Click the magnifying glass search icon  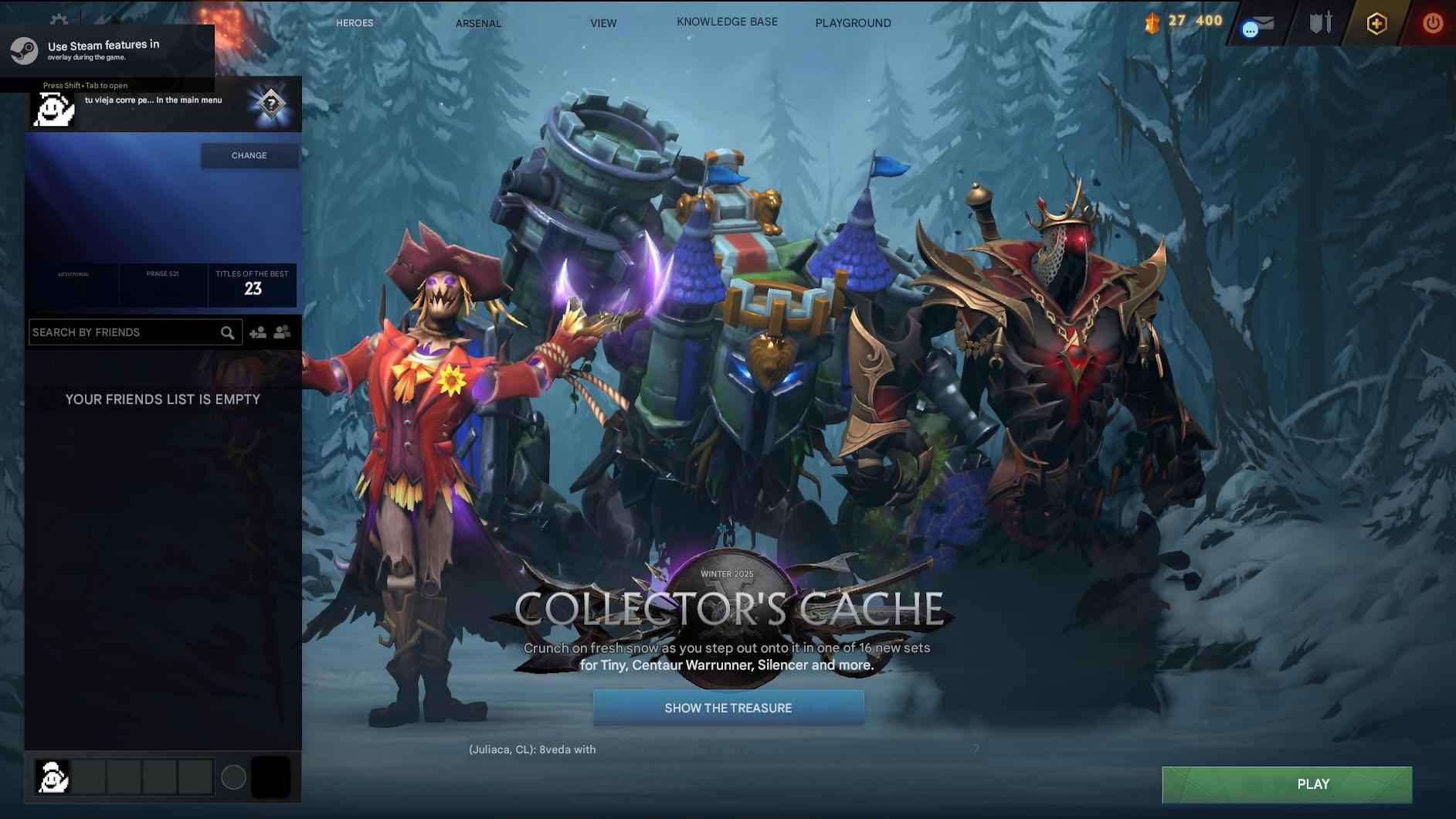tap(227, 332)
